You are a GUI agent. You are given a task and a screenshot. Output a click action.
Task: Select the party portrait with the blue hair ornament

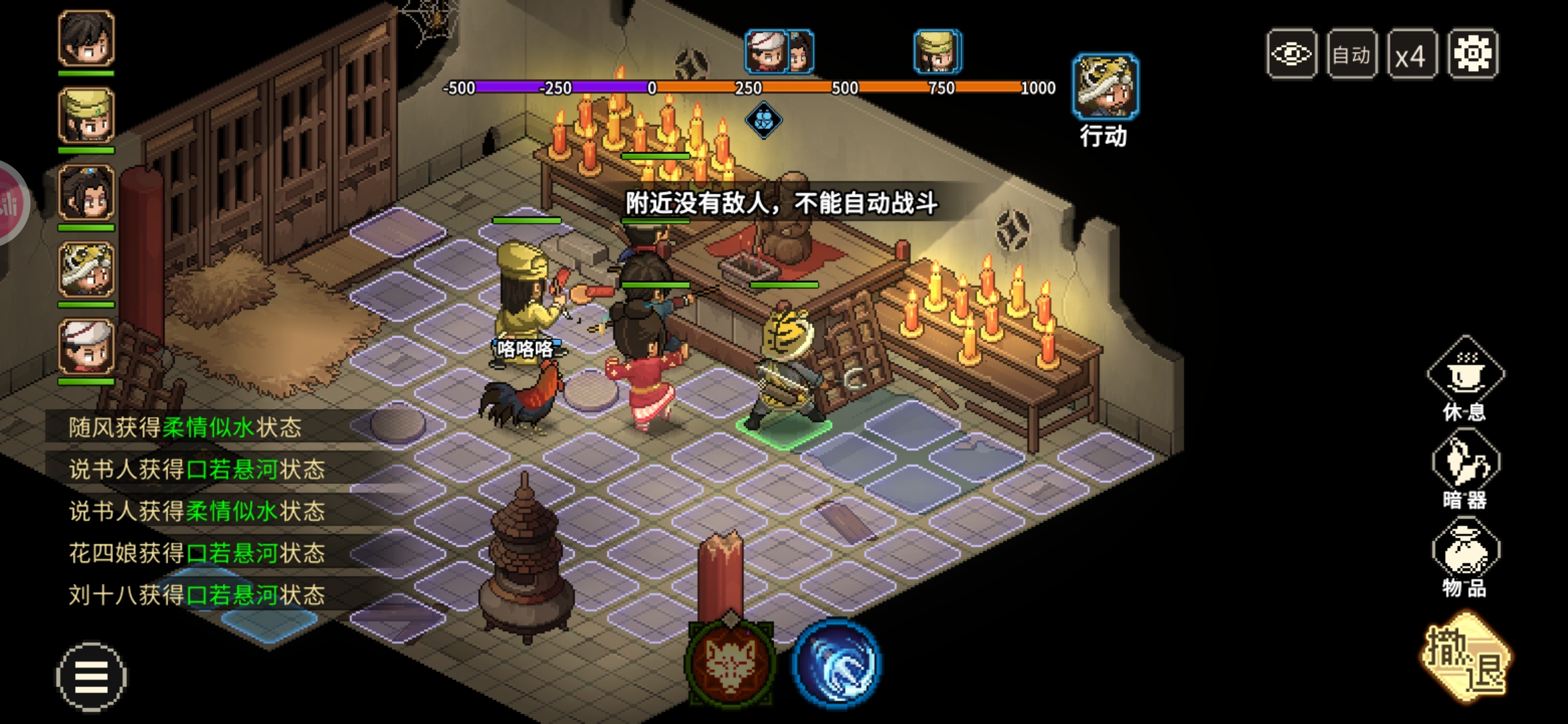(x=86, y=193)
